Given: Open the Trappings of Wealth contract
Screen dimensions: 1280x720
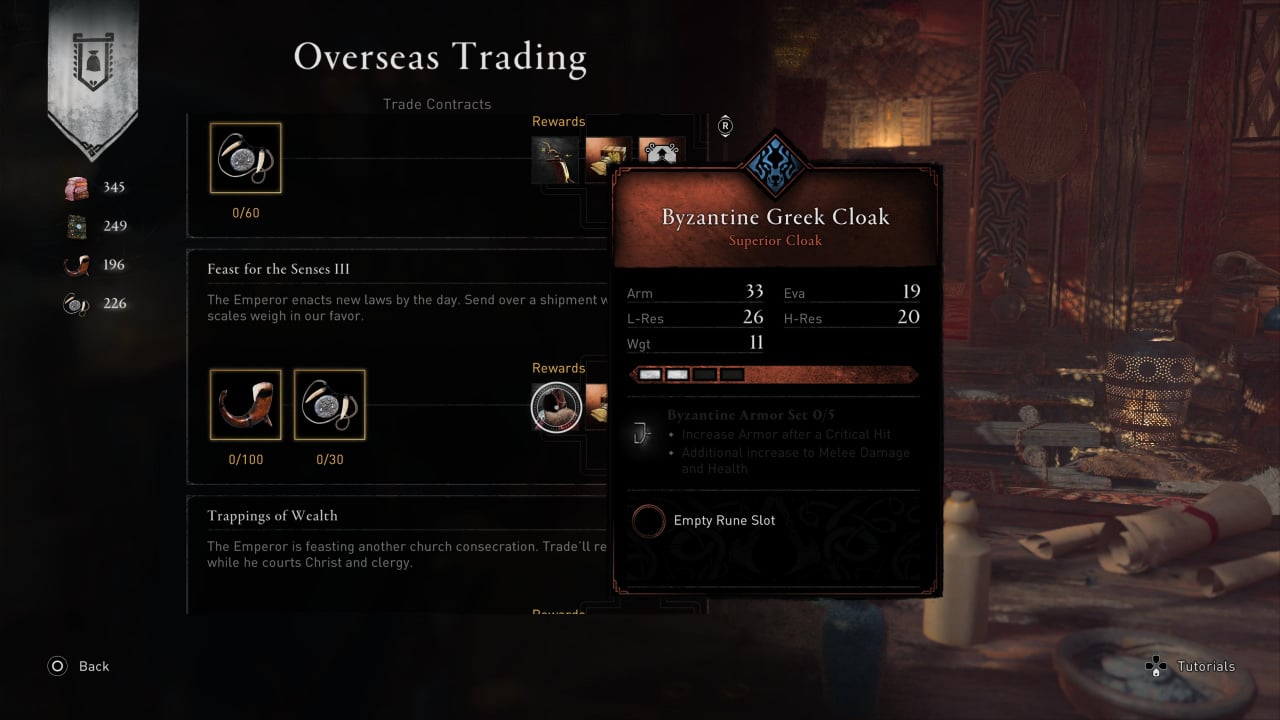Looking at the screenshot, I should (272, 516).
